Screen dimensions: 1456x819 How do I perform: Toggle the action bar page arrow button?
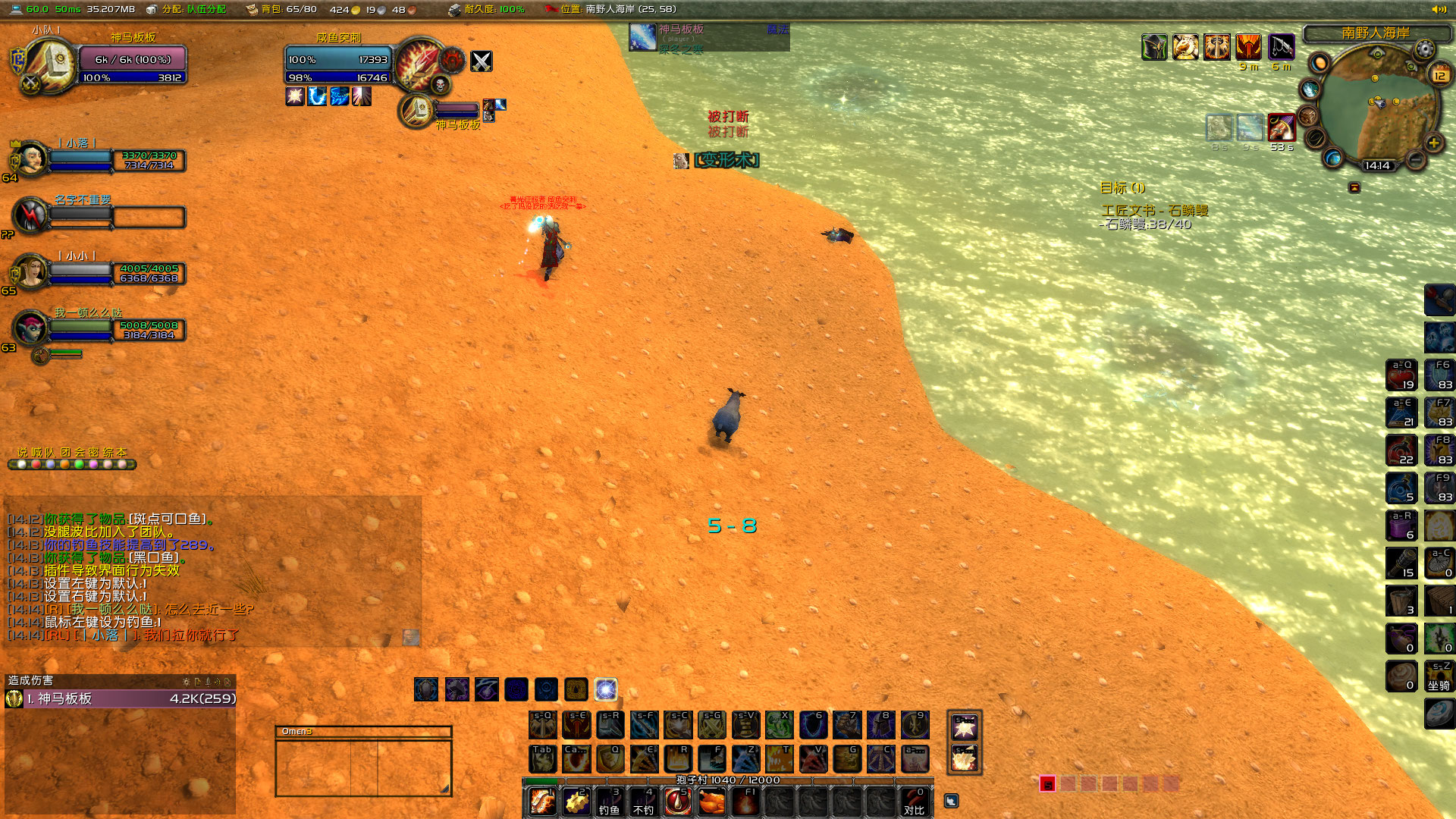(952, 800)
